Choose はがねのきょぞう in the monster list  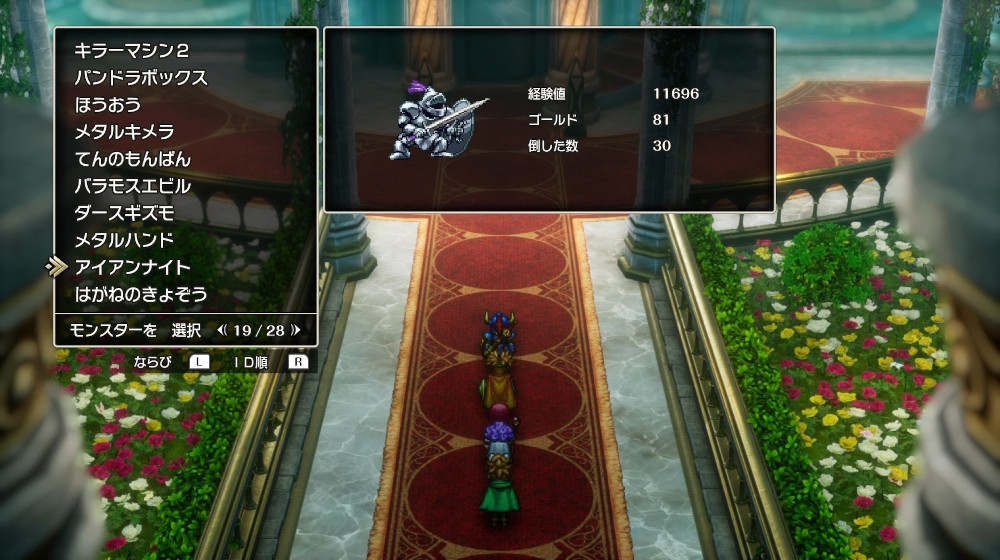tap(140, 294)
